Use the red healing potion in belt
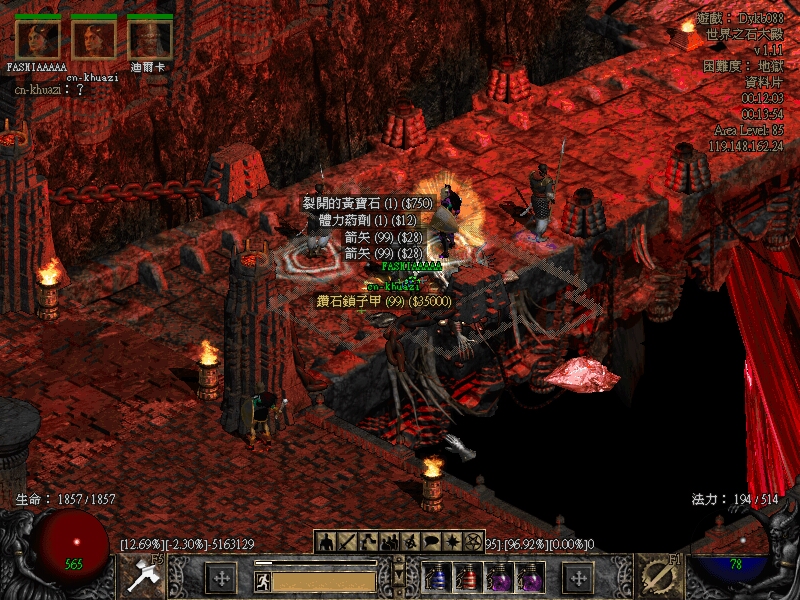Image resolution: width=800 pixels, height=600 pixels. pos(467,577)
